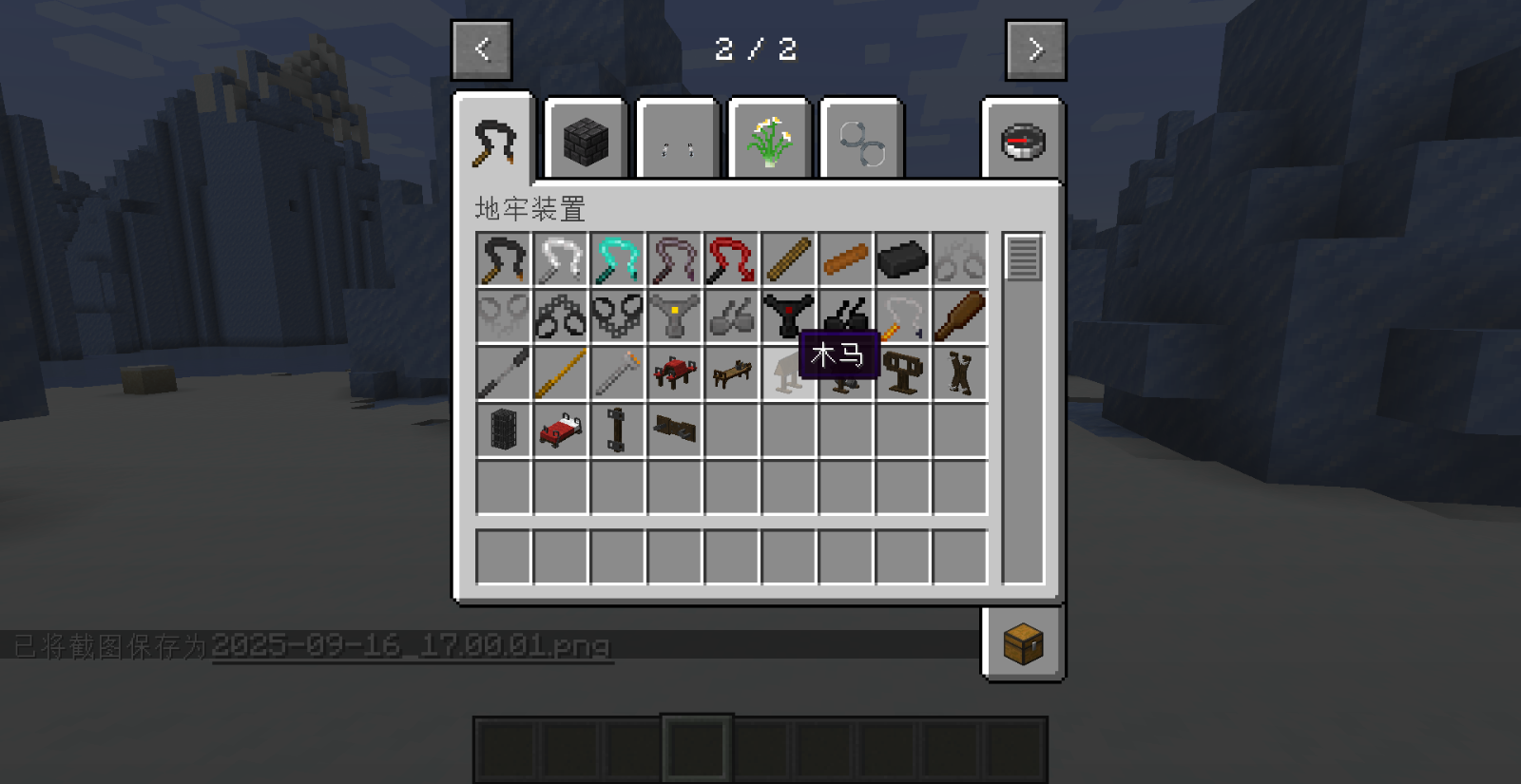Pick the red bed with iron frame

point(560,430)
